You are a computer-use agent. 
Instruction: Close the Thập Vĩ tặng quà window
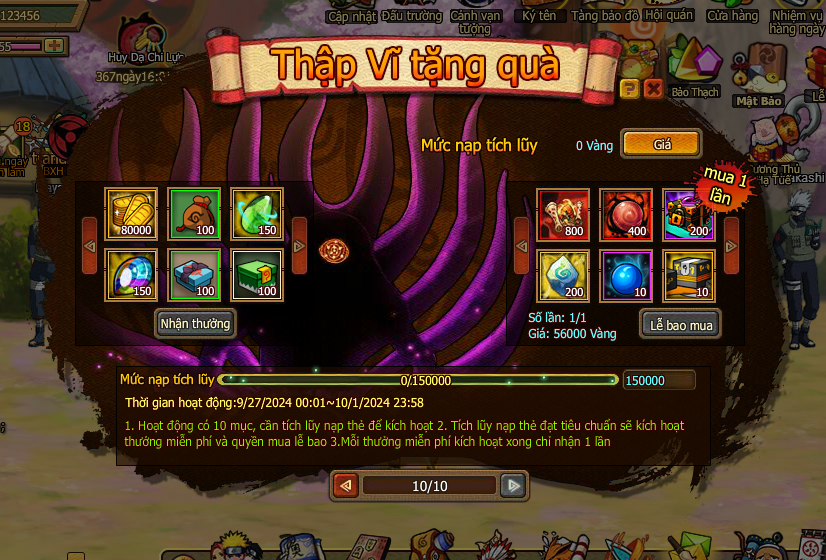tap(653, 89)
